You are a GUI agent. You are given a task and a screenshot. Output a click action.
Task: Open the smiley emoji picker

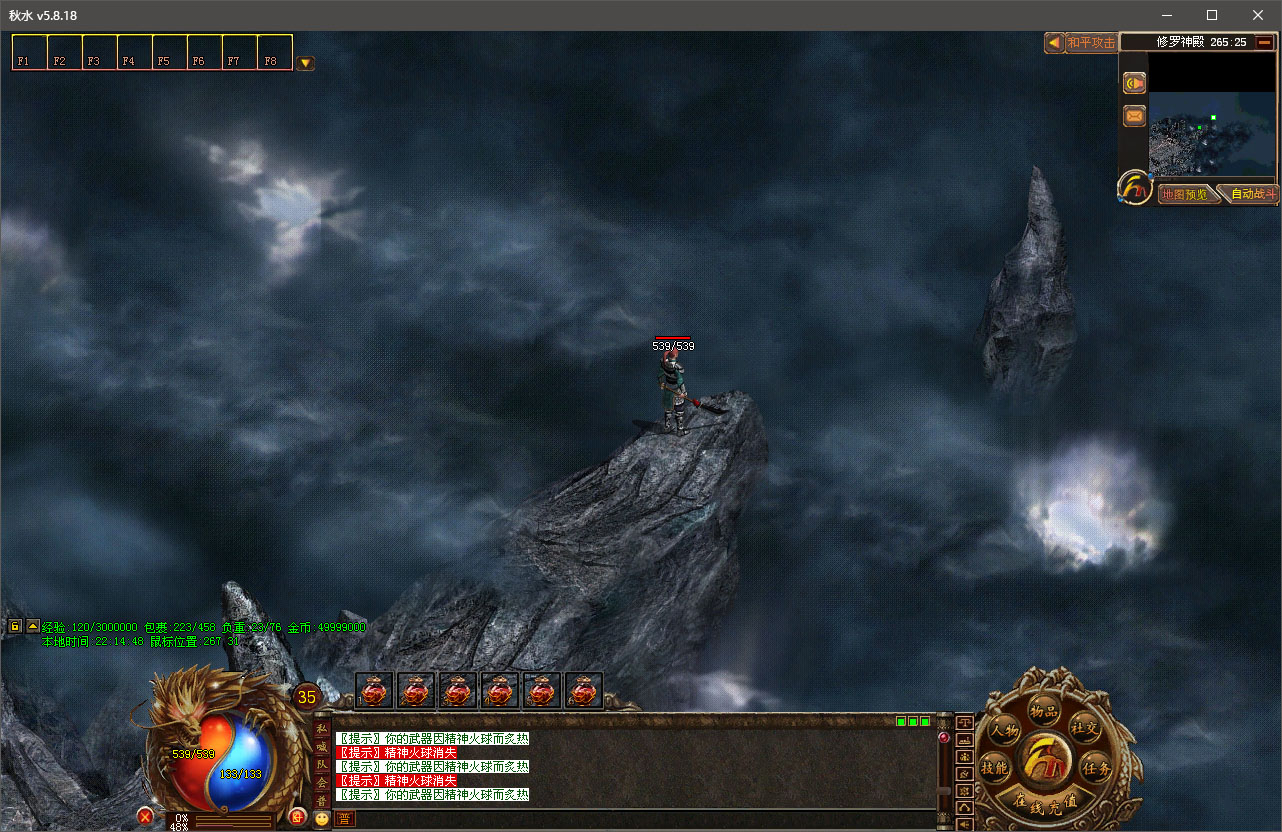tap(321, 818)
